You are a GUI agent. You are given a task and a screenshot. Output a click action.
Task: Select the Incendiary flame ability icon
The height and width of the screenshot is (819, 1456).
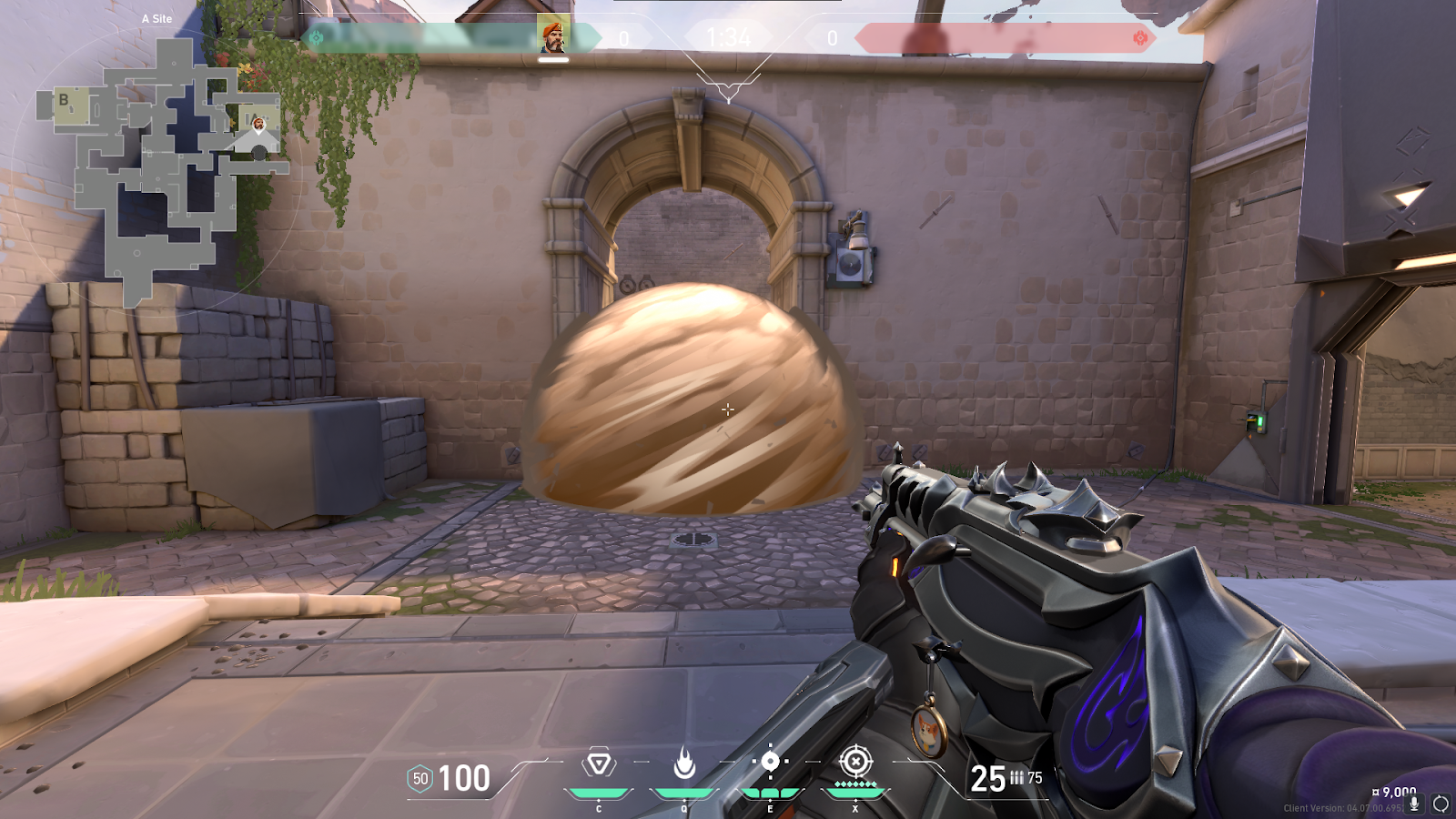click(x=684, y=763)
